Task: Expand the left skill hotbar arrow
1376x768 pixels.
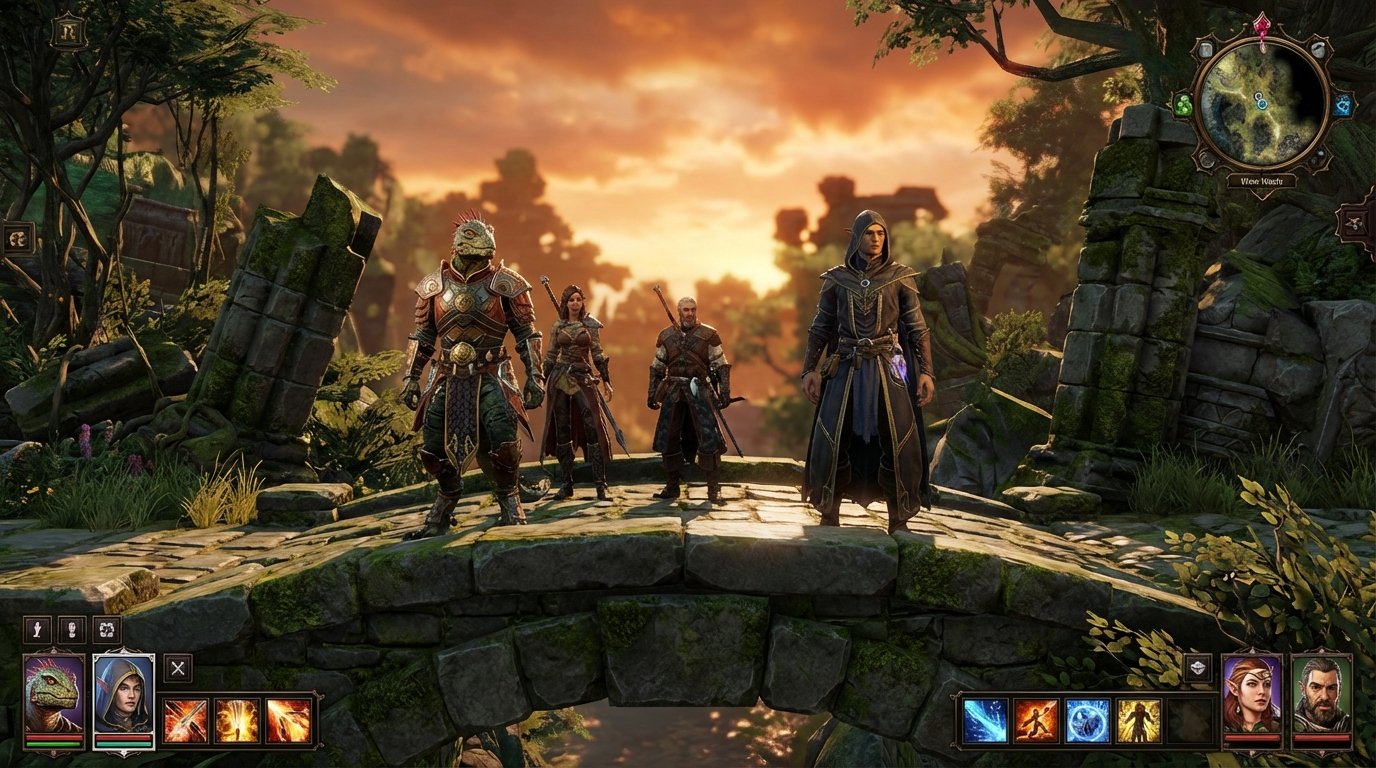Action: tap(320, 696)
